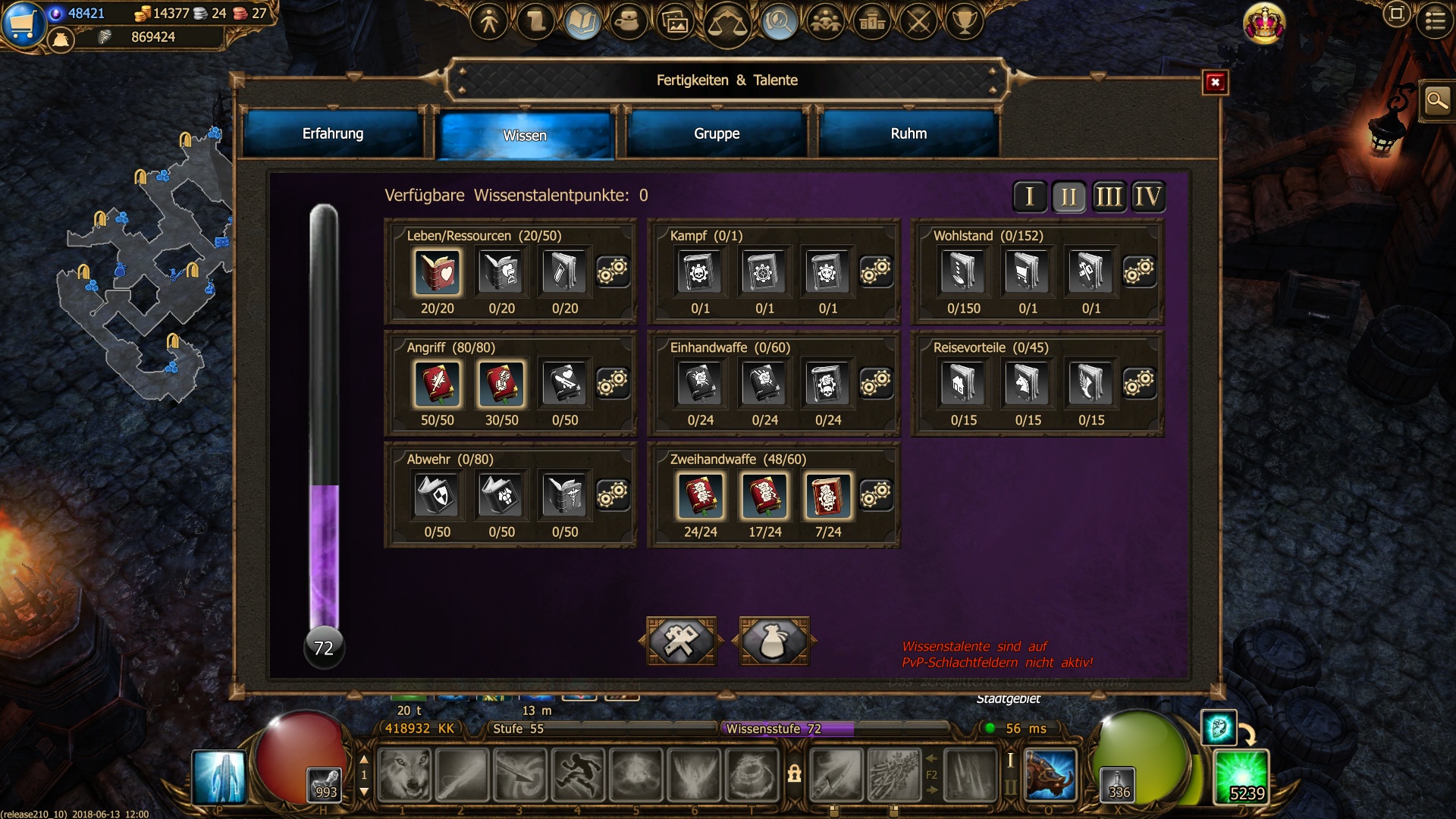The width and height of the screenshot is (1456, 819).
Task: Open the Gruppe tab
Action: tap(717, 134)
